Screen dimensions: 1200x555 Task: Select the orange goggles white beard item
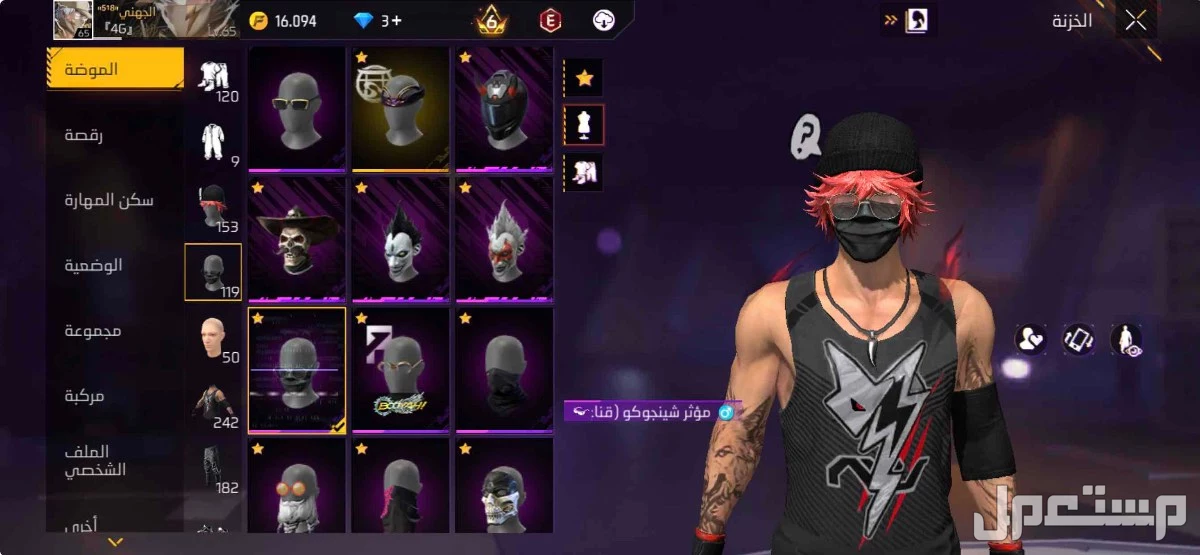pyautogui.click(x=297, y=488)
